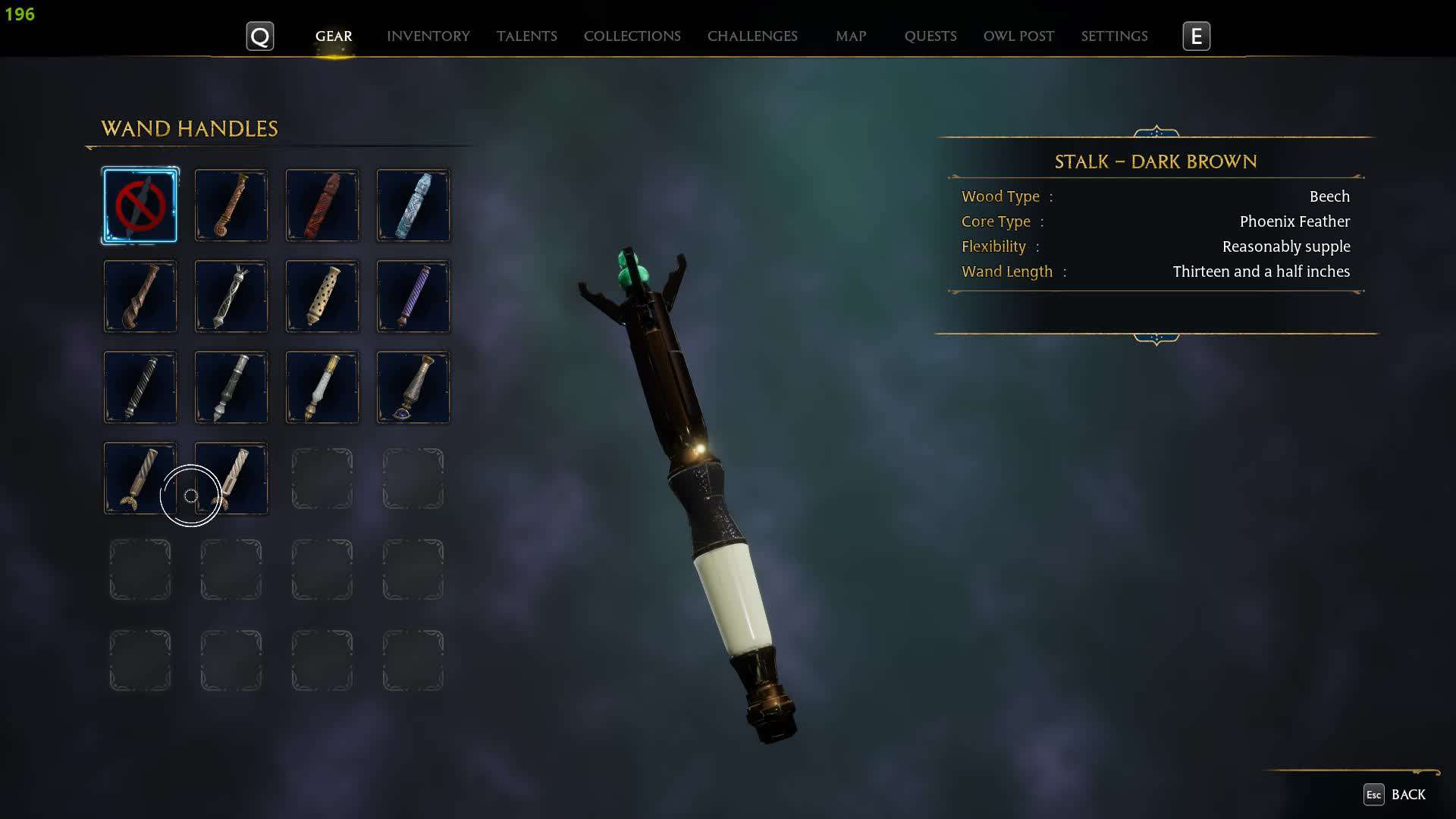The width and height of the screenshot is (1456, 819).
Task: Equip the red carved wand handle
Action: pos(322,206)
